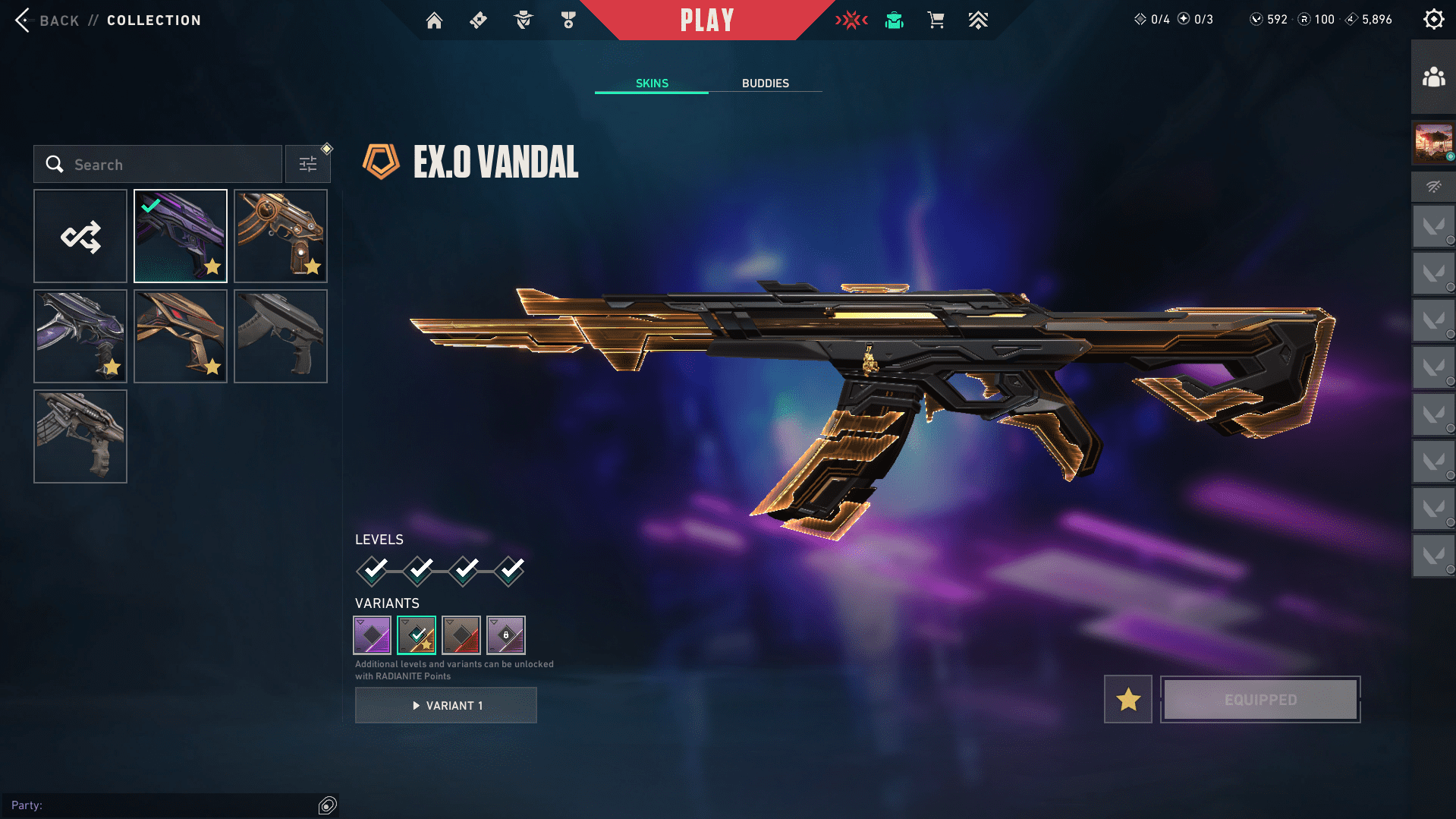Image resolution: width=1456 pixels, height=819 pixels.
Task: Unfavorite the equipped EX.O Vandal thumbnail star
Action: coord(213,267)
